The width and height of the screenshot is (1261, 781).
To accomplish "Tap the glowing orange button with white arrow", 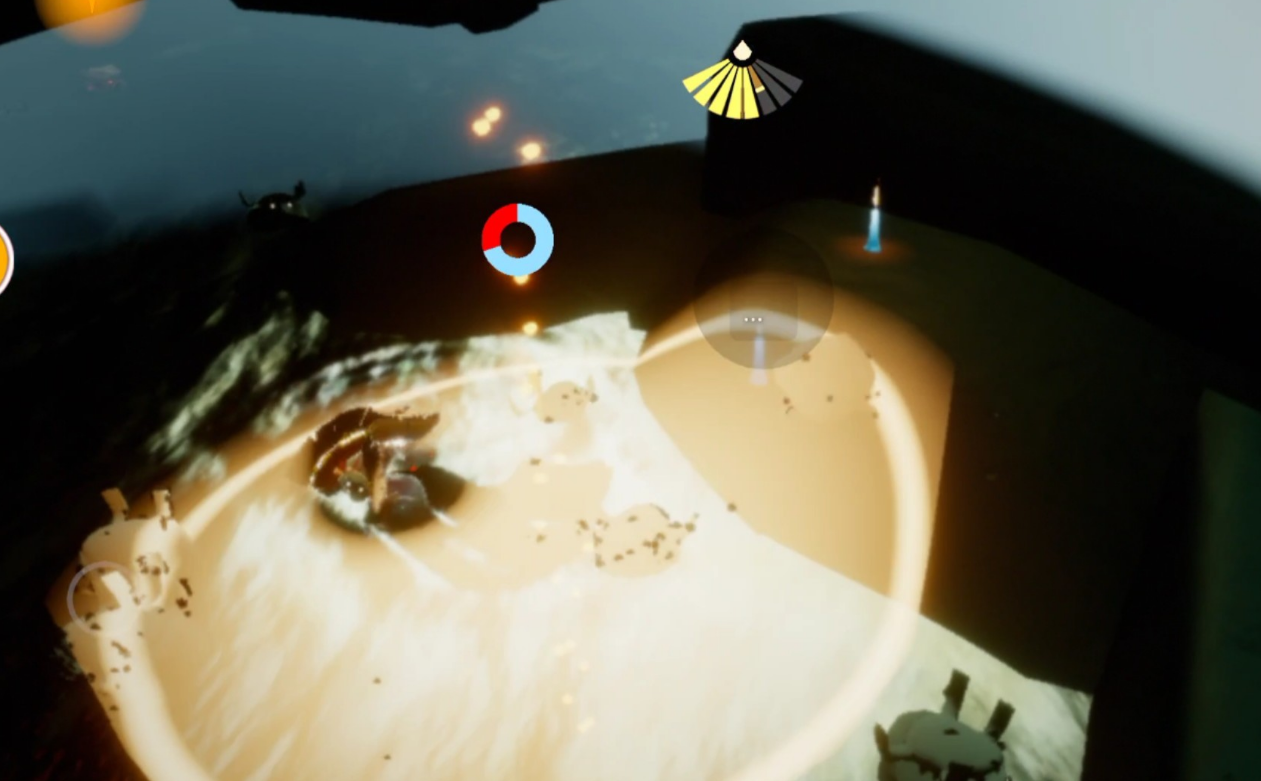I will 90,12.
